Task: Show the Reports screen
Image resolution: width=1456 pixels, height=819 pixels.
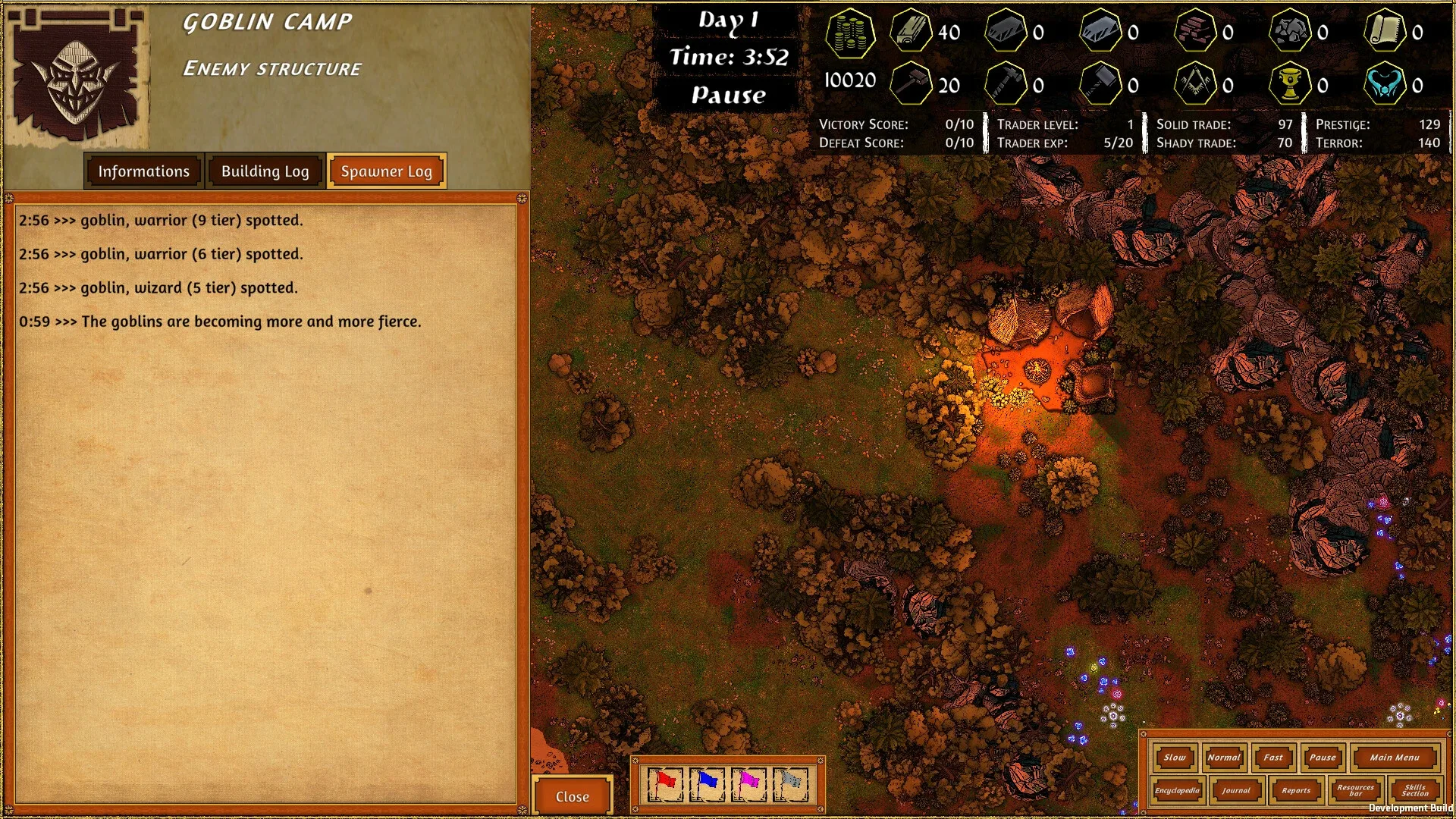Action: click(x=1296, y=790)
